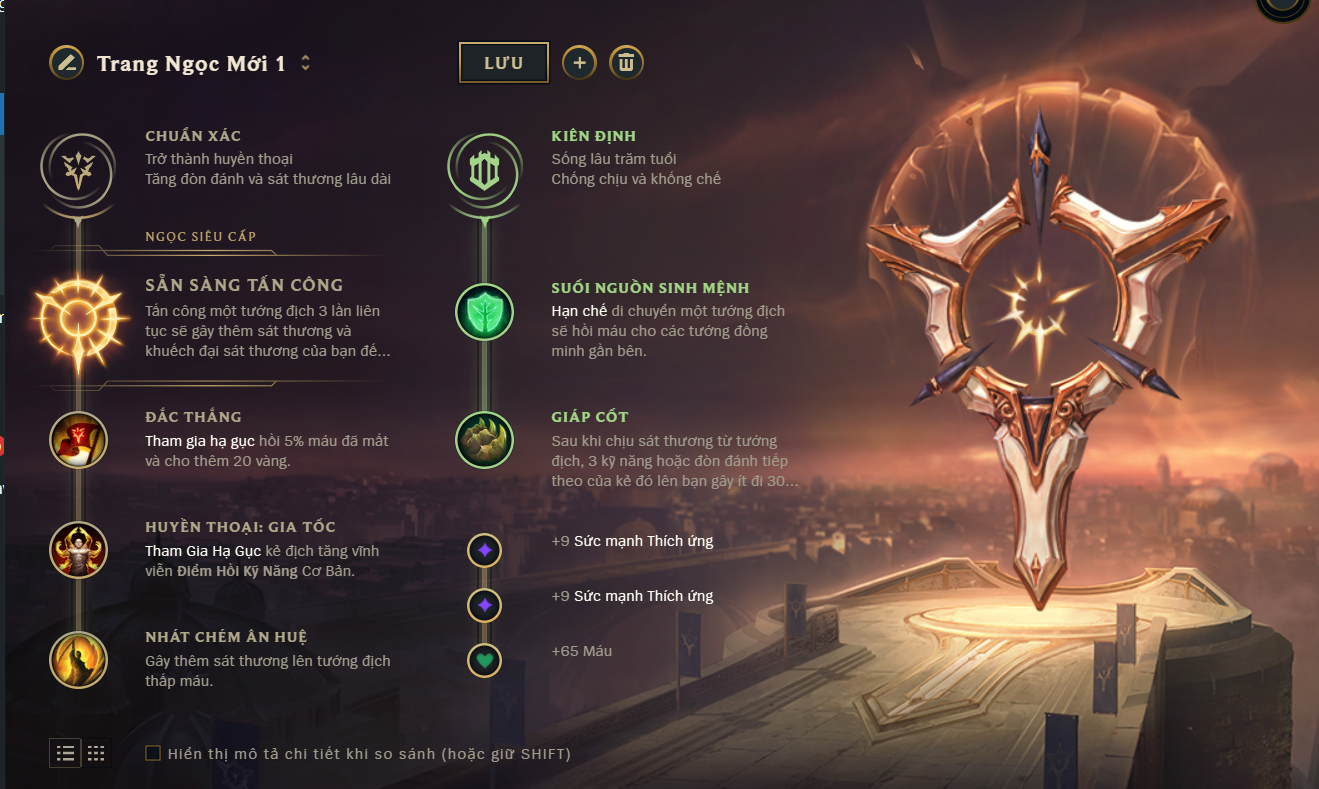1319x789 pixels.
Task: Toggle detailed description when comparing checkbox
Action: (x=153, y=753)
